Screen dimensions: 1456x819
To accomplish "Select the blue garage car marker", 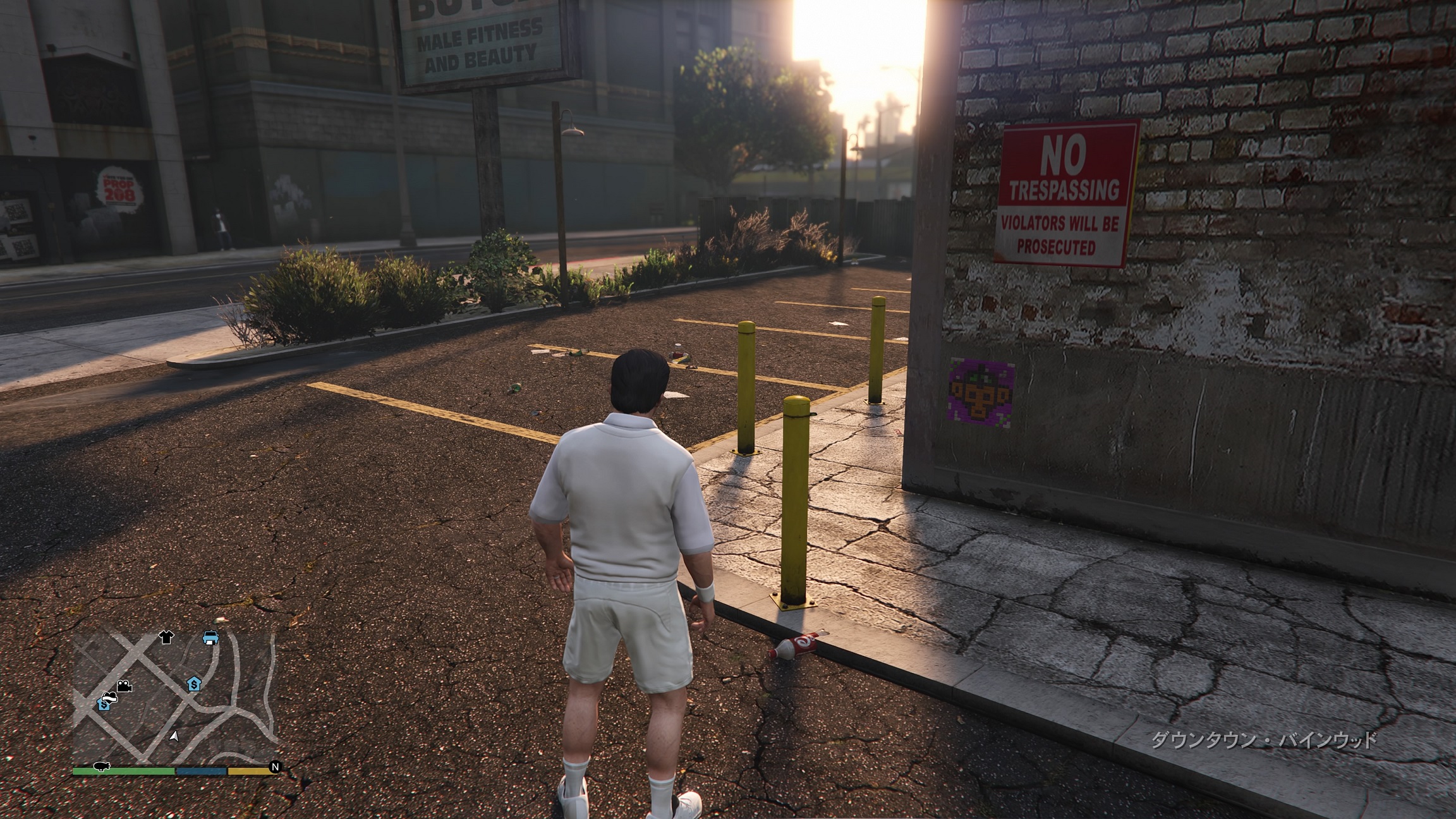I will click(x=210, y=638).
